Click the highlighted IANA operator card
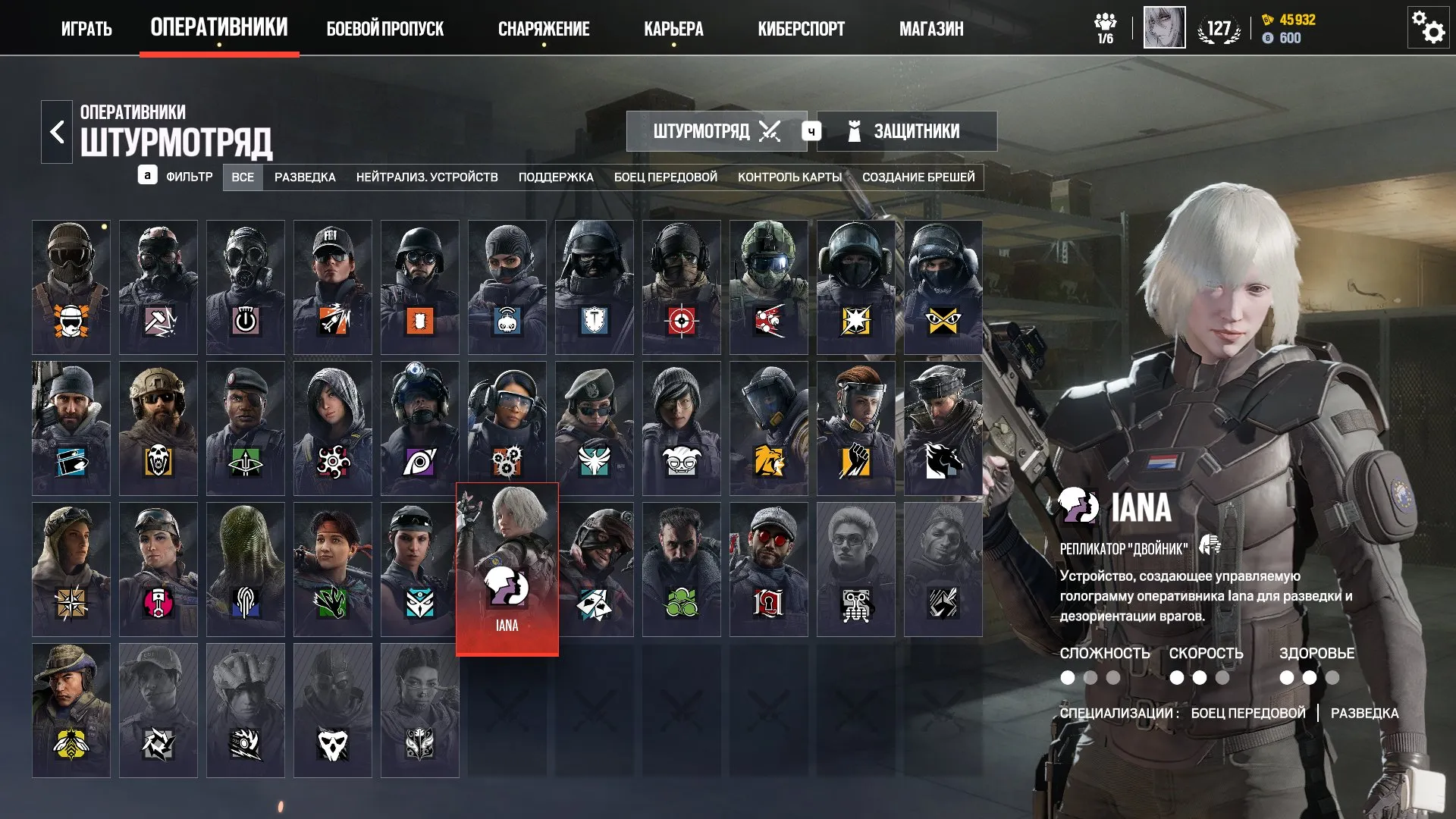 point(507,567)
